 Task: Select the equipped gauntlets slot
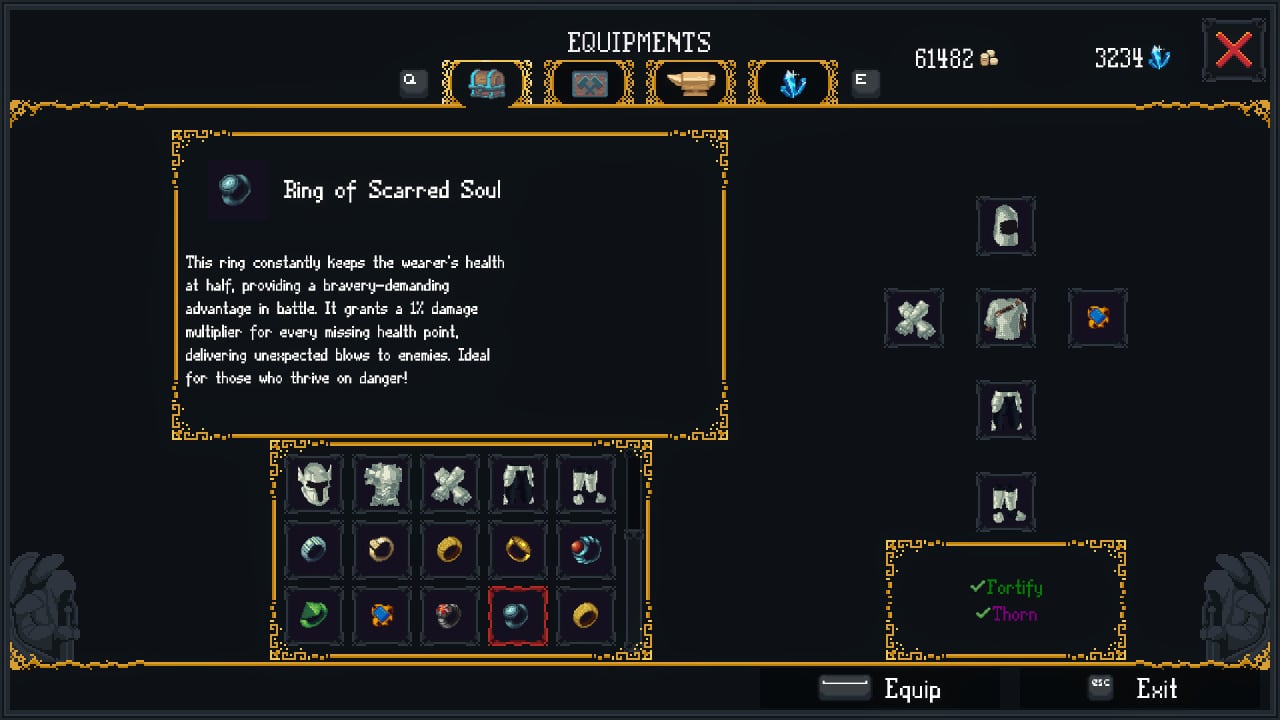[913, 319]
